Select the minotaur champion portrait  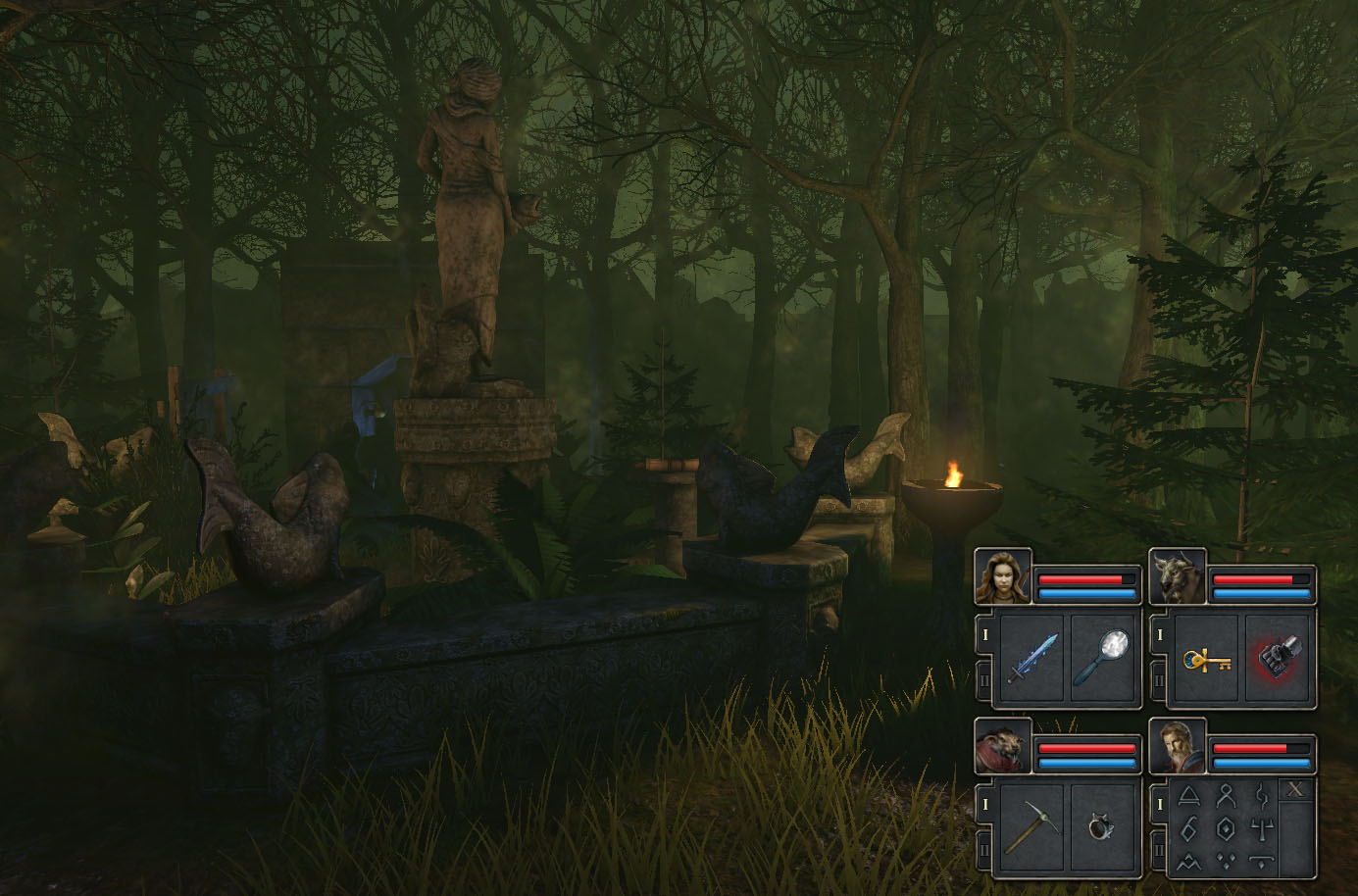coord(1178,576)
